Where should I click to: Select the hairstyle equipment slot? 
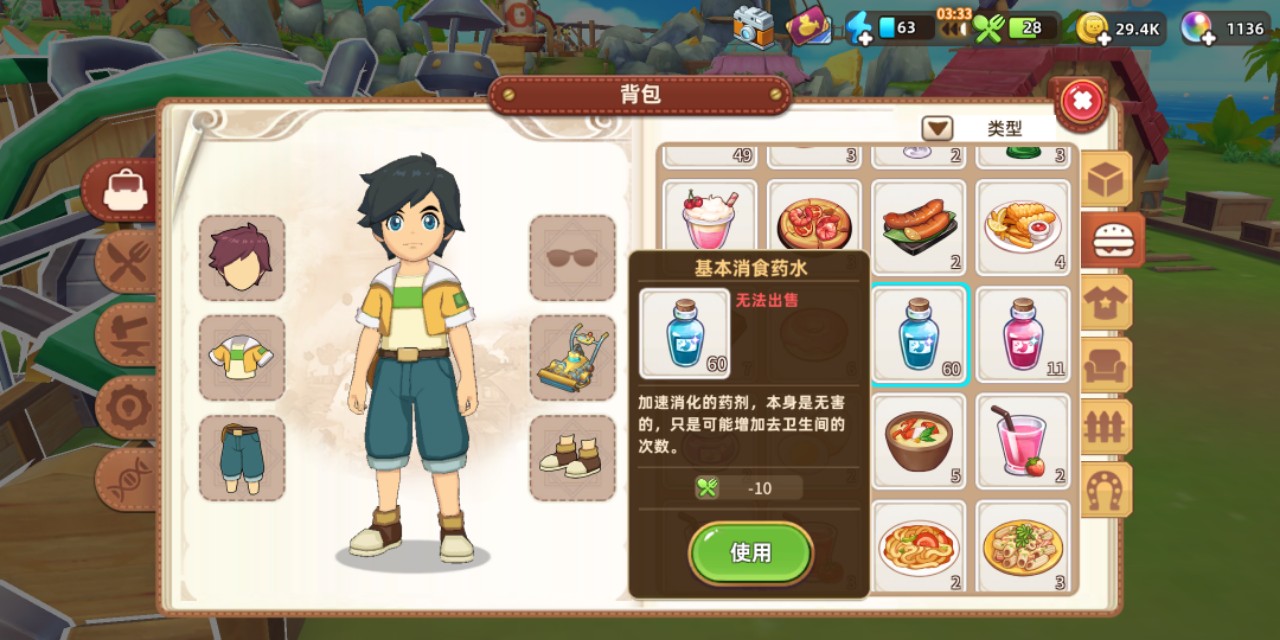241,258
